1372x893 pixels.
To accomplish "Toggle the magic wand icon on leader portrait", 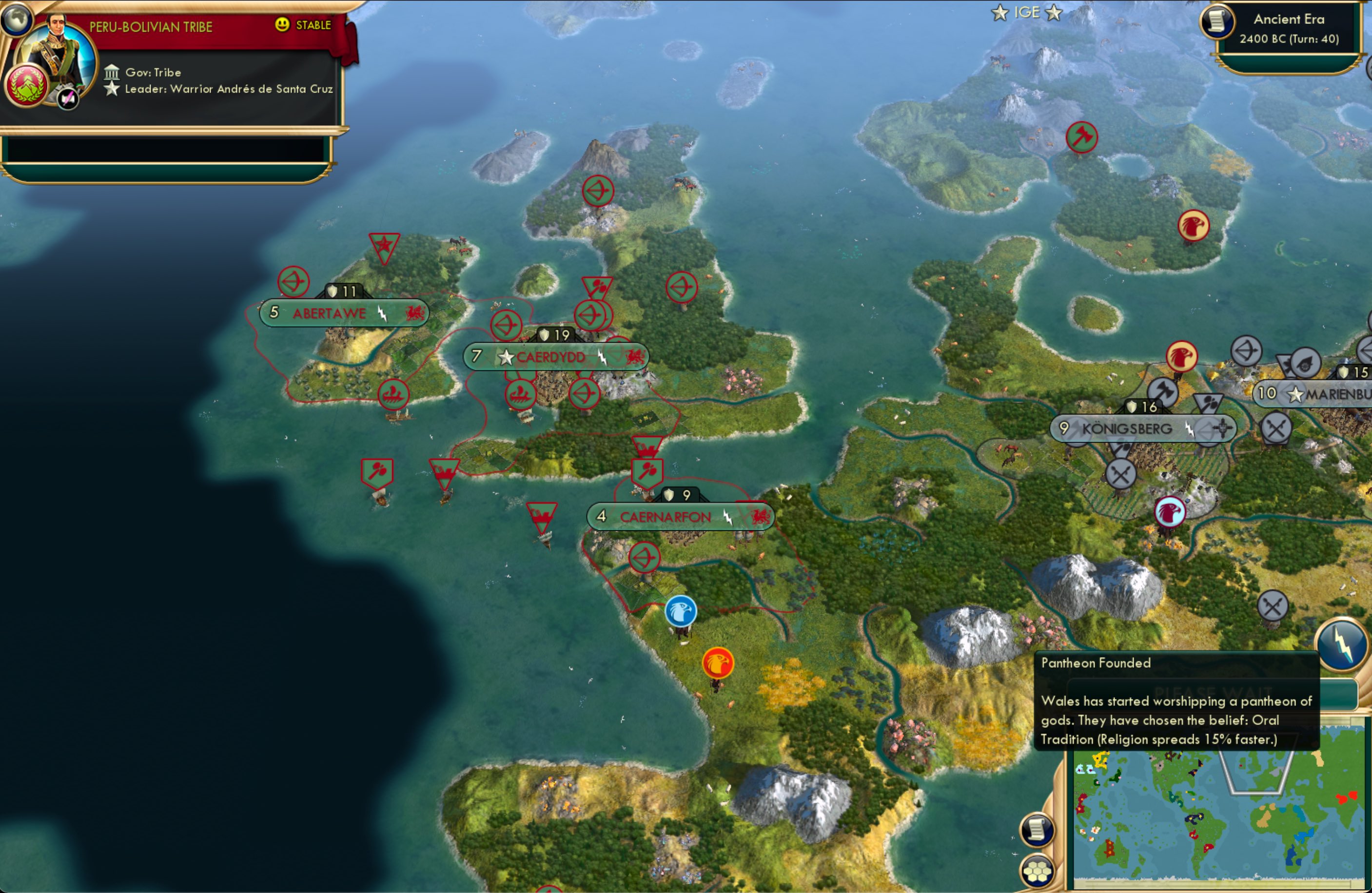I will [x=67, y=99].
